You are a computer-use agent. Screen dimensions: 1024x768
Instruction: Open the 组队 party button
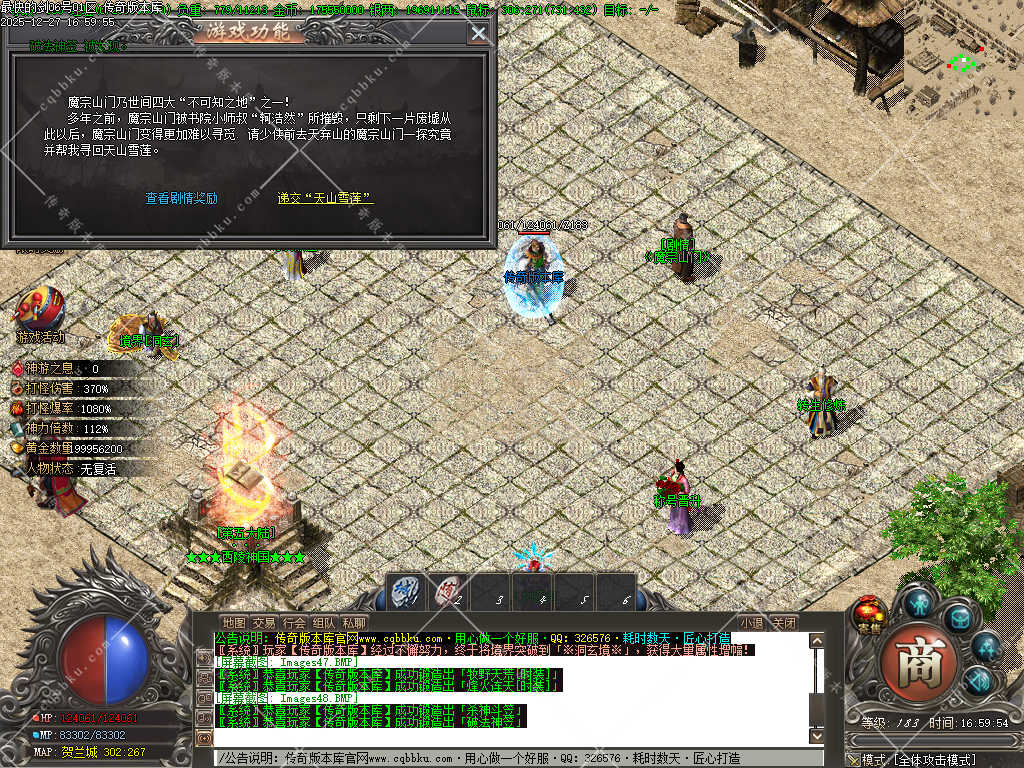[x=324, y=623]
